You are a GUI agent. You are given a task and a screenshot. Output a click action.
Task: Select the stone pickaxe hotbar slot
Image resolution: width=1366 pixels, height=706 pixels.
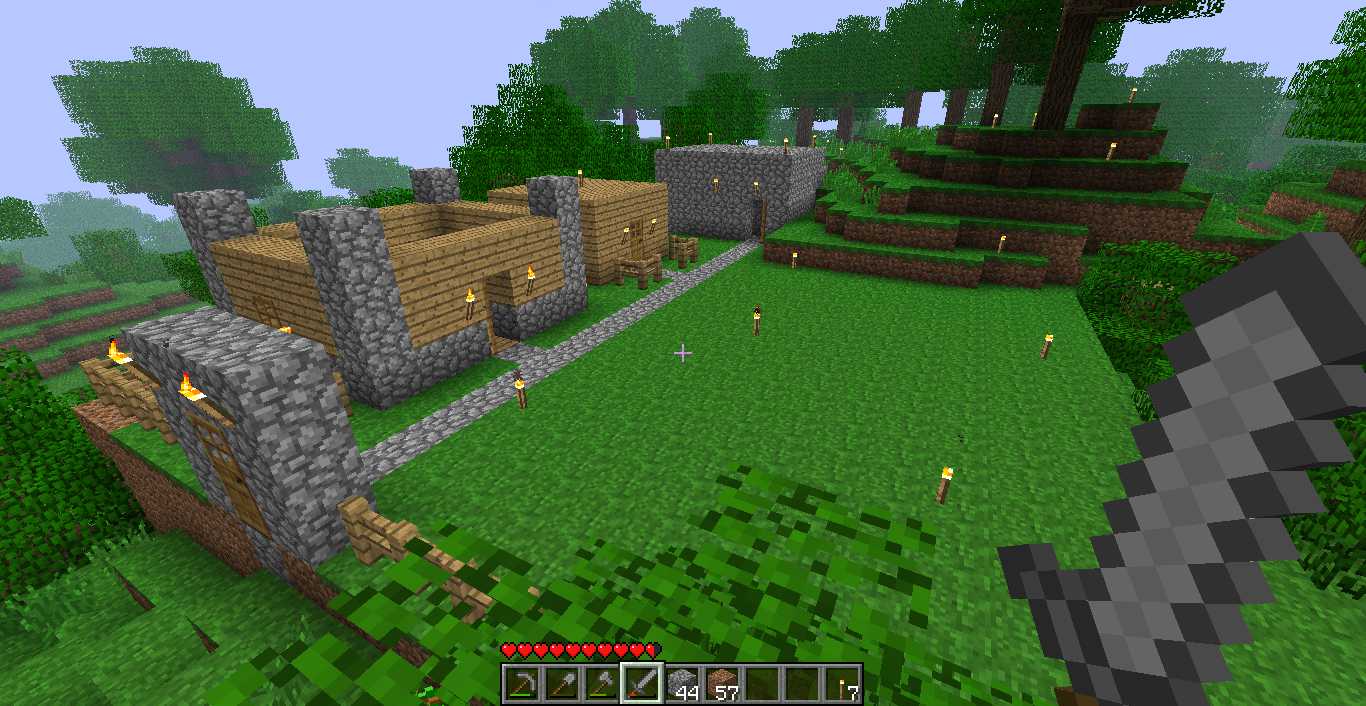point(521,684)
